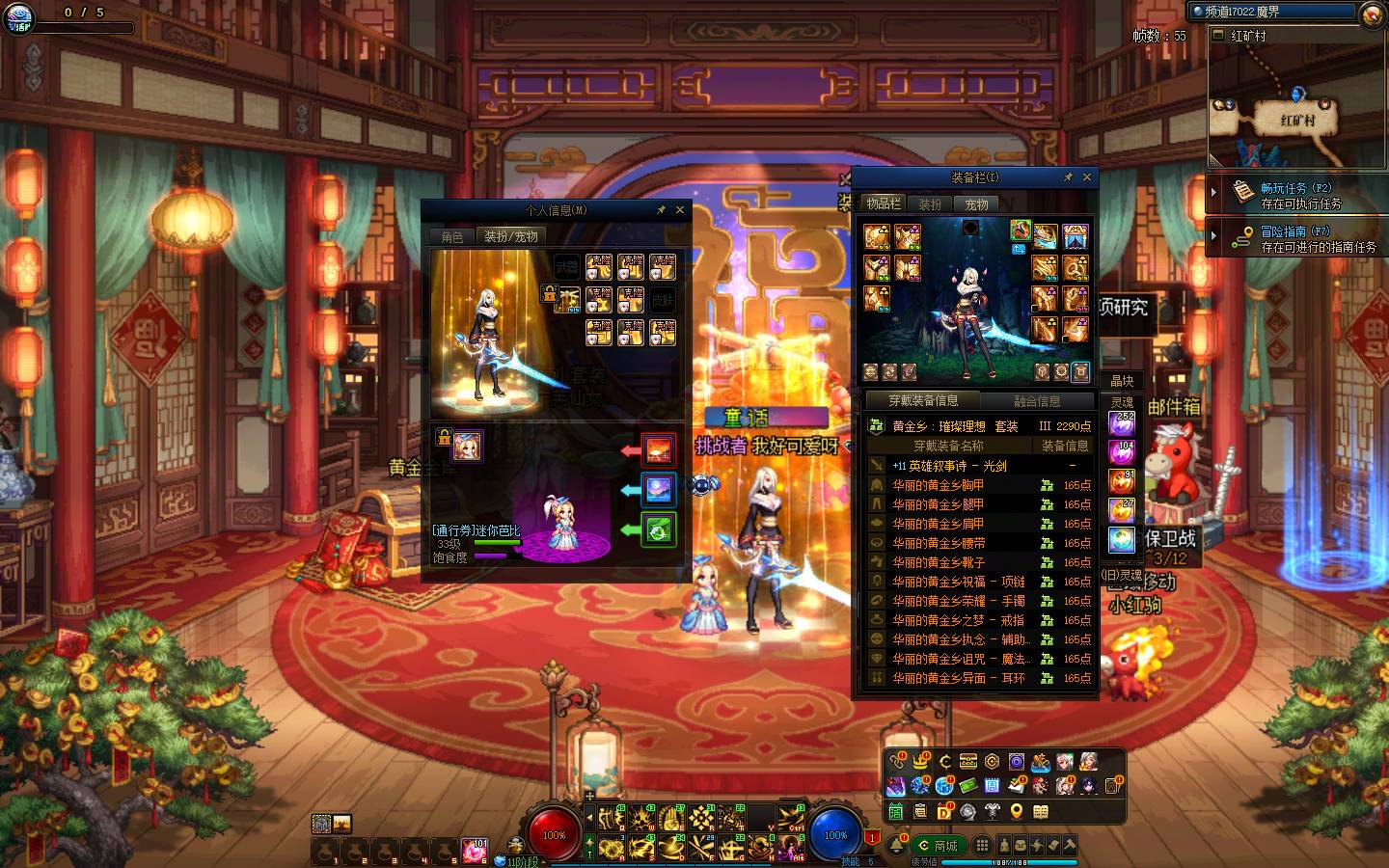Pin the 装备栏 equipment window
This screenshot has width=1389, height=868.
pos(1068,177)
